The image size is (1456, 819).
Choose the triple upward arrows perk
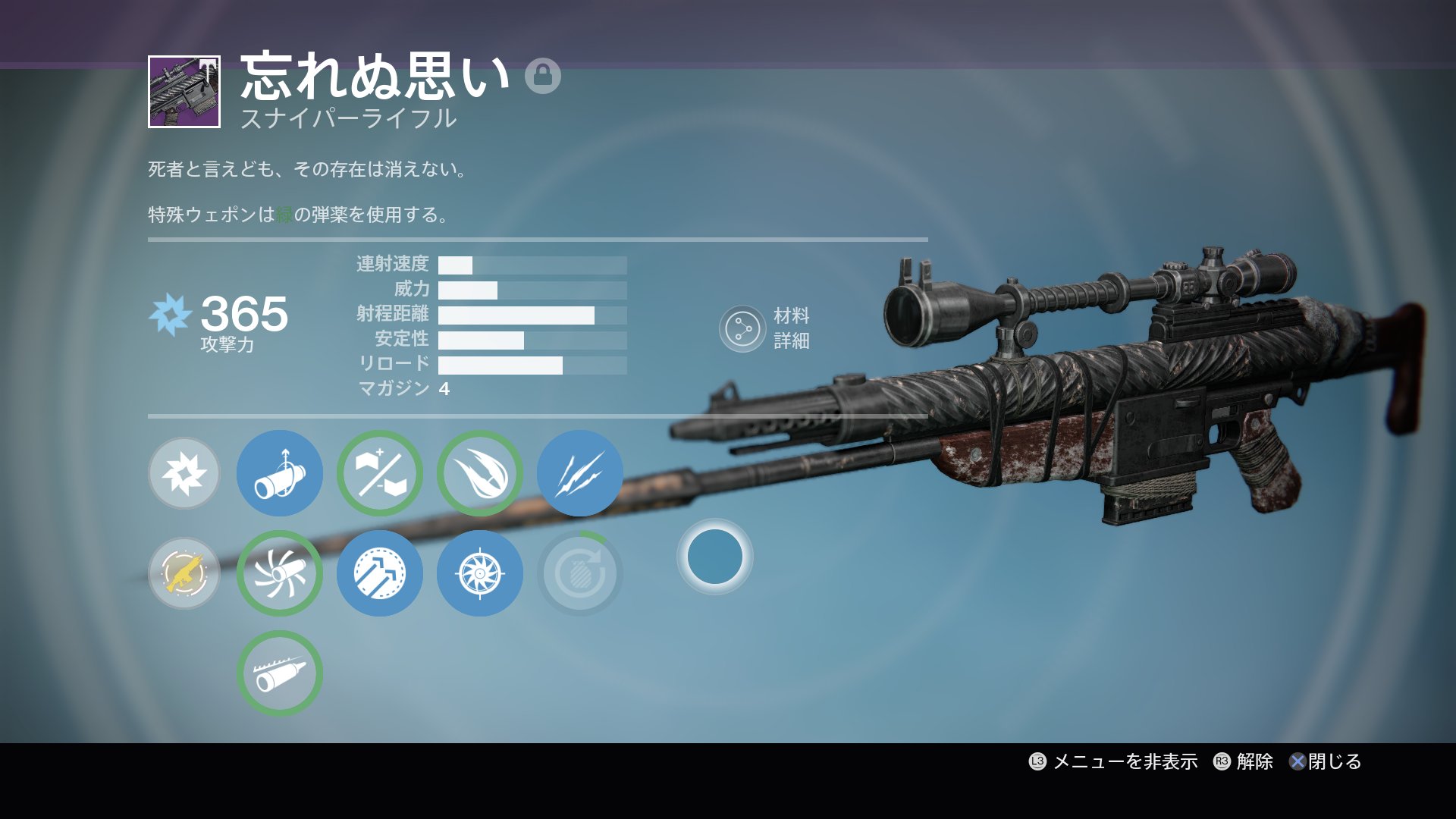click(x=380, y=574)
